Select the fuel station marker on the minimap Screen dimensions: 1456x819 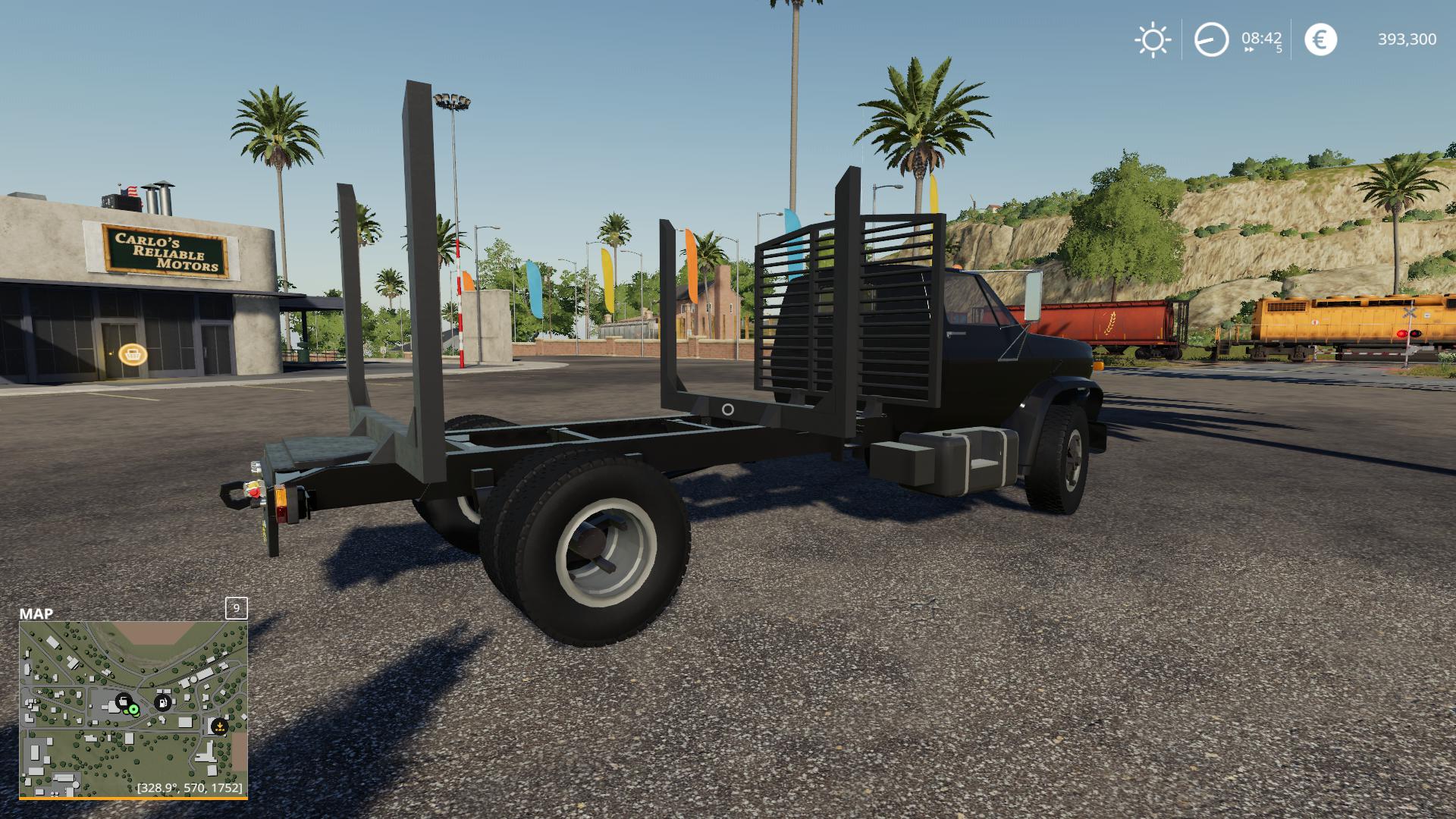162,702
